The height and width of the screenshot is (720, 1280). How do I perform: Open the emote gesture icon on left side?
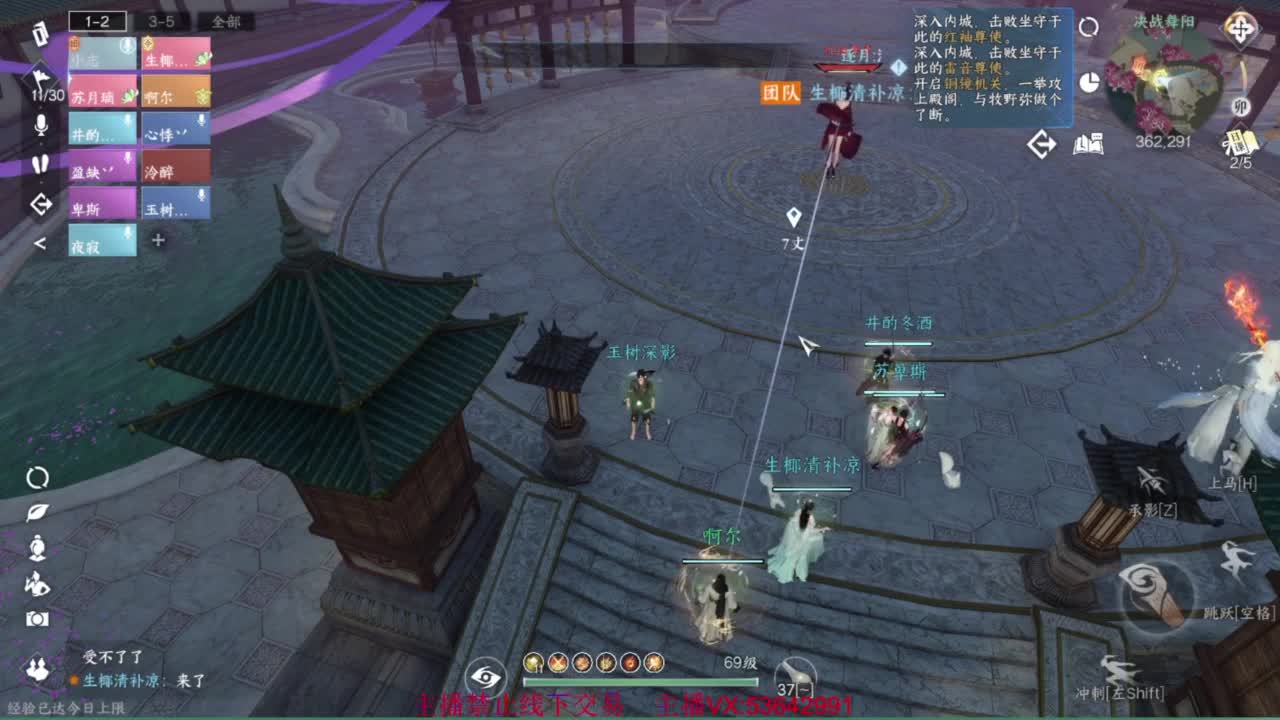[x=37, y=583]
